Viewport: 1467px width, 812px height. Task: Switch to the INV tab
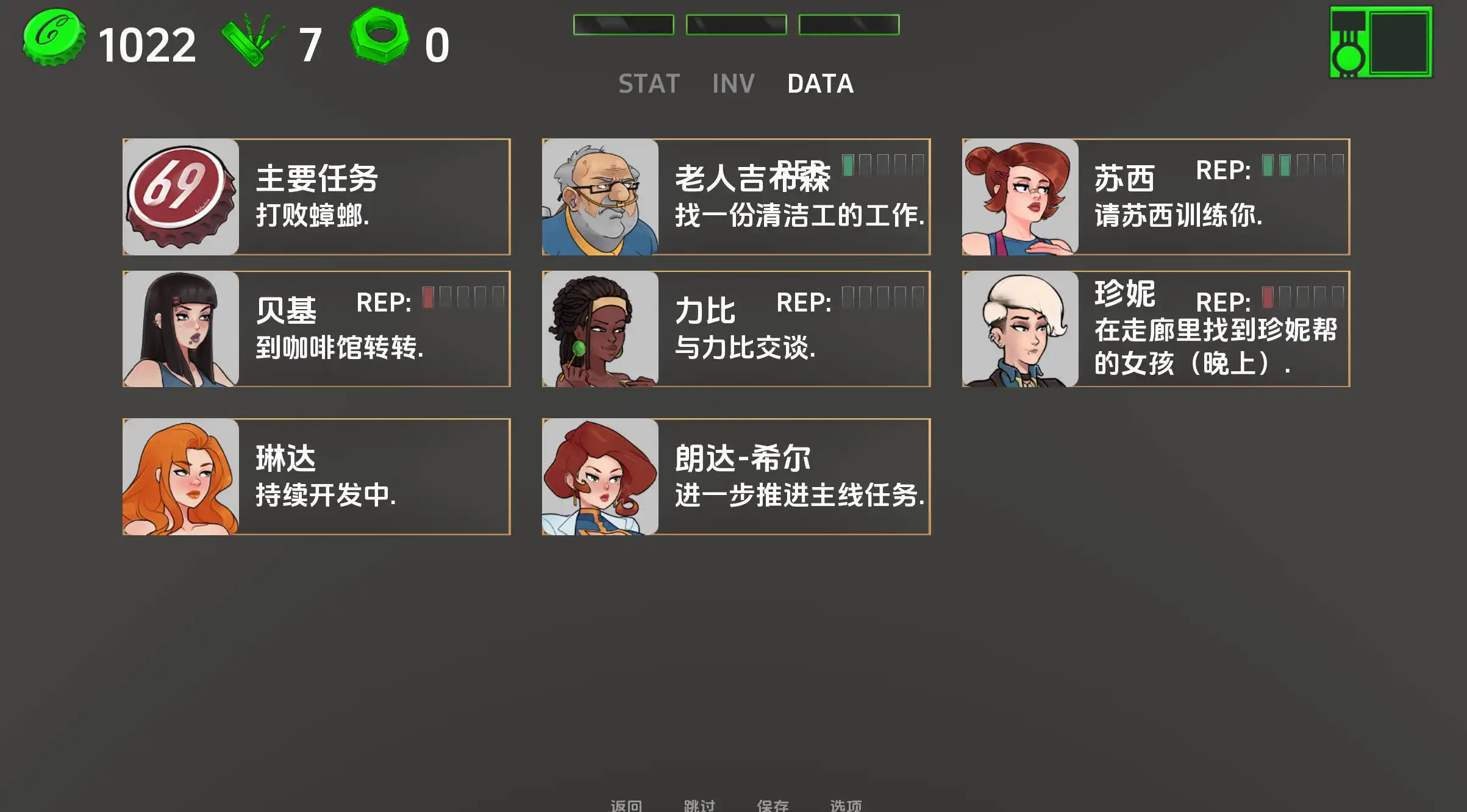[x=734, y=84]
